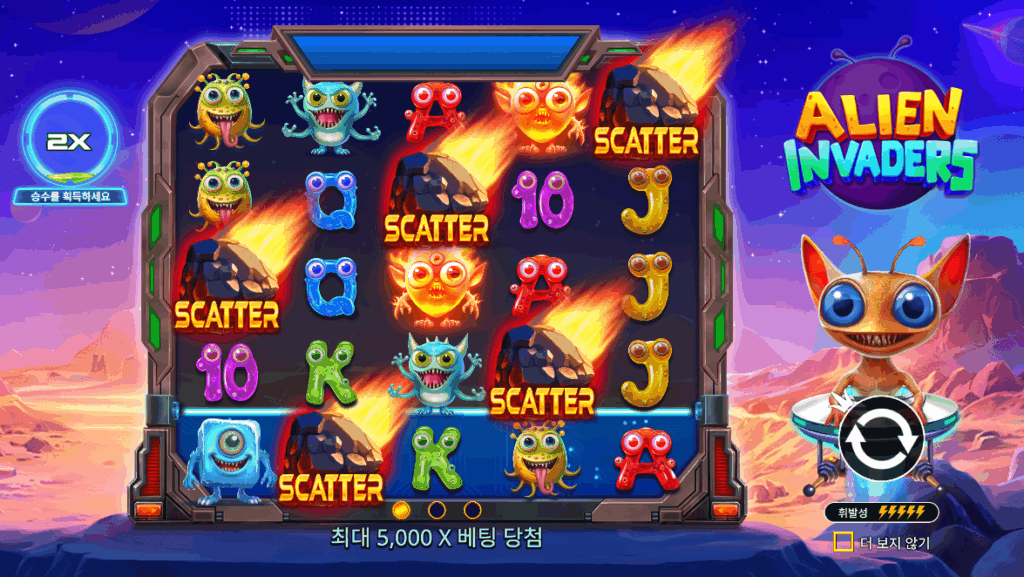Select the first filled page indicator dot
This screenshot has width=1024, height=577.
[x=402, y=510]
